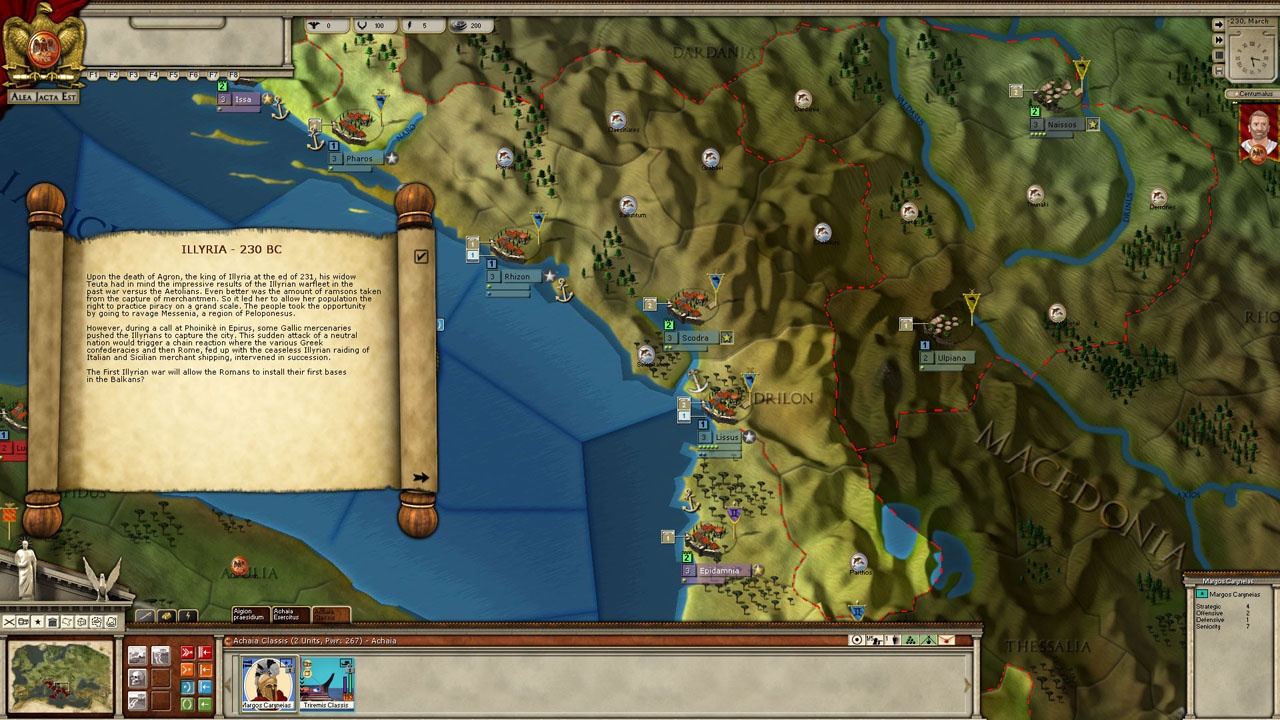Toggle the crossed swords map filter

(9, 622)
